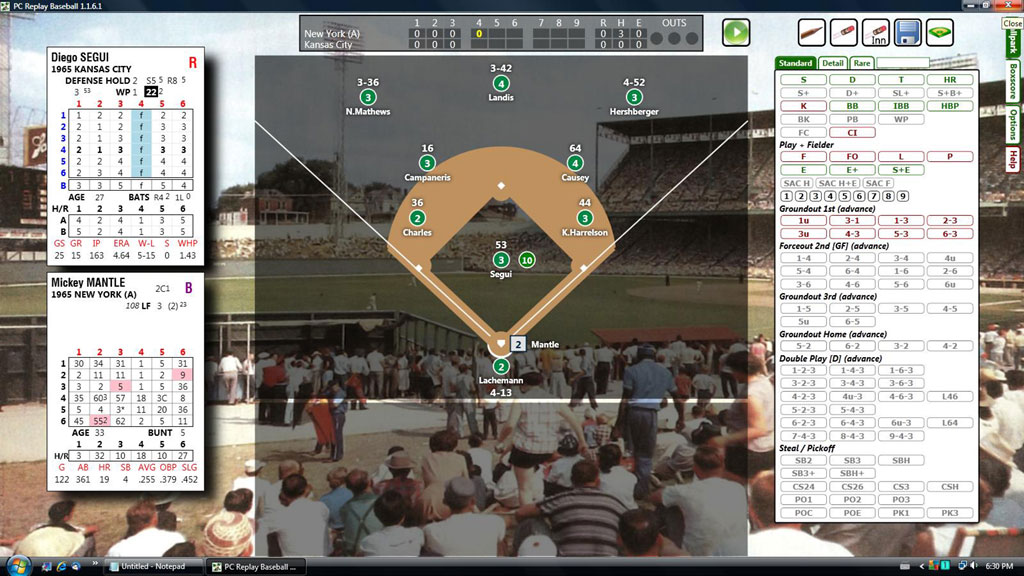Record a home run with the HR button

[x=949, y=79]
